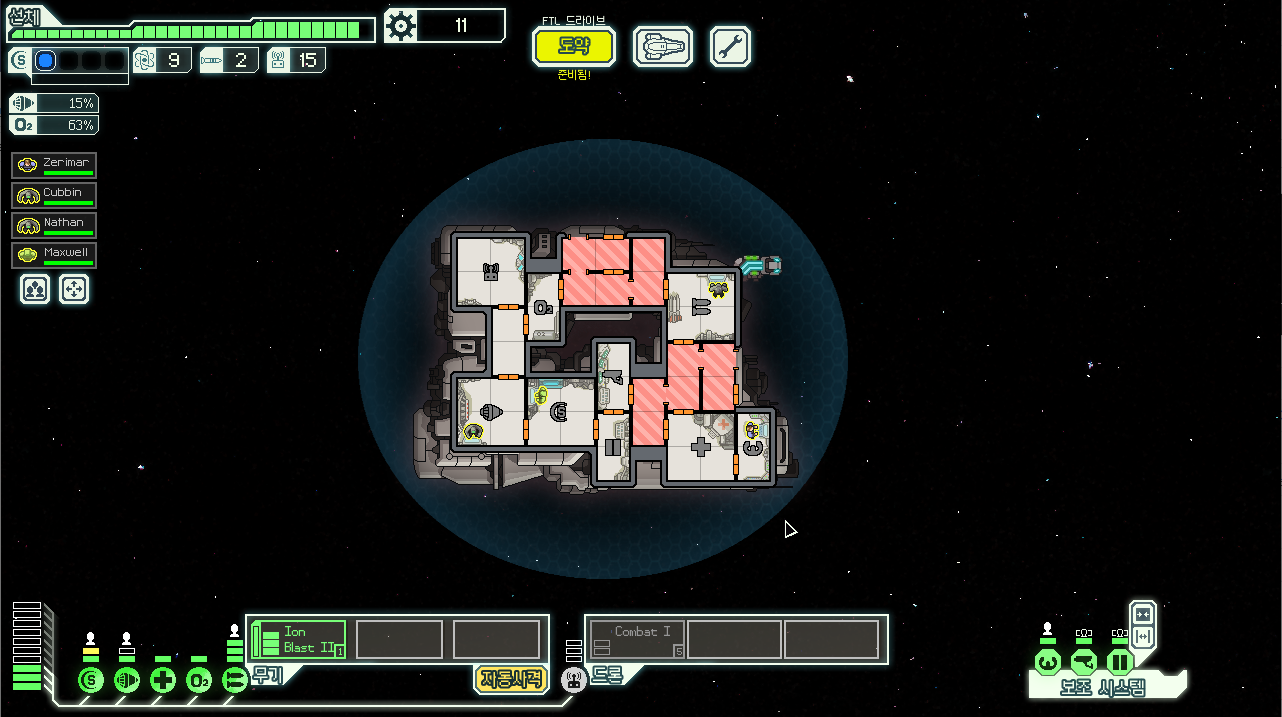Viewport: 1282px width, 717px height.
Task: Open all doors with door control
Action: coord(1143,636)
